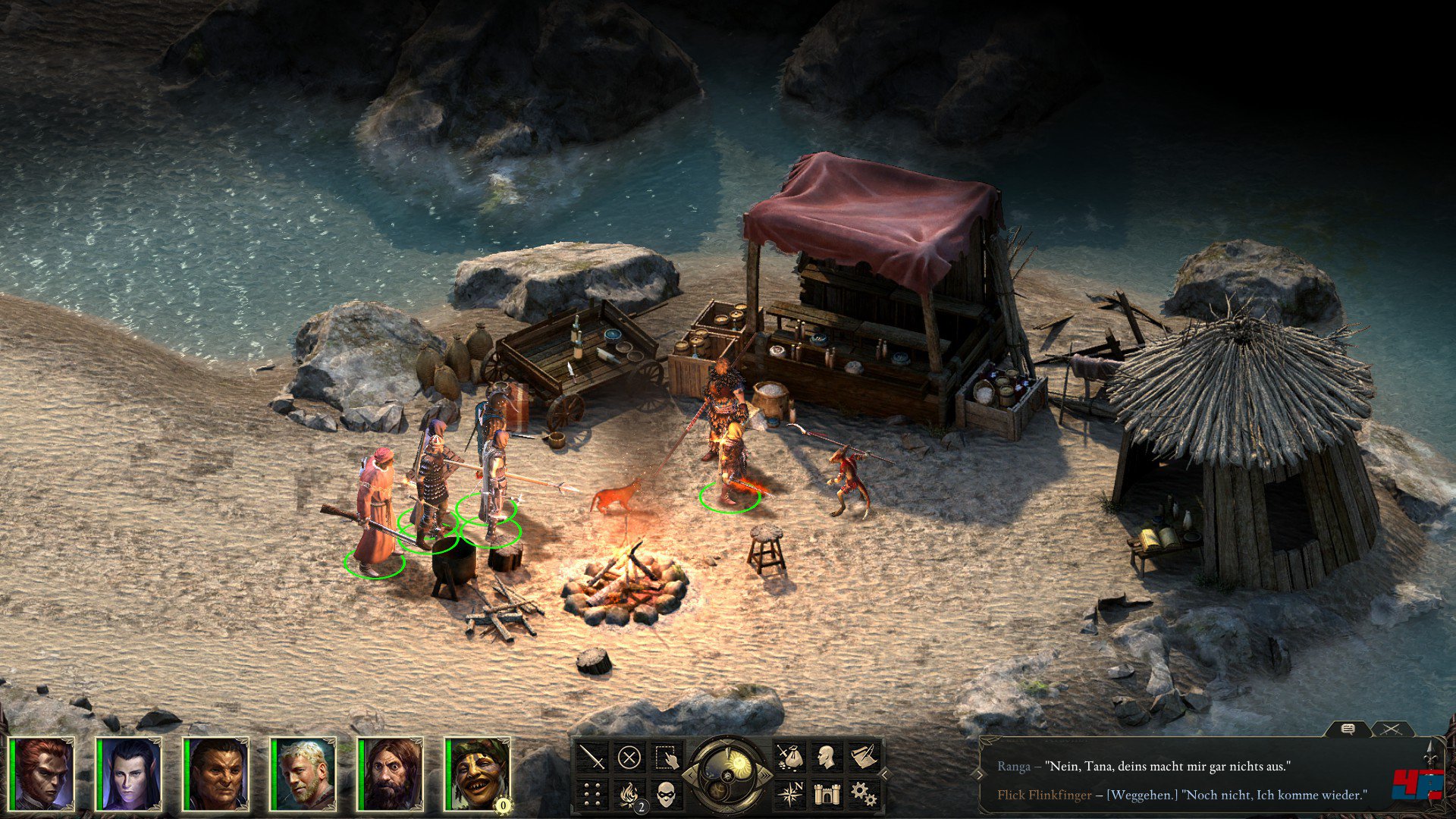Click the select-all party button

click(x=666, y=757)
